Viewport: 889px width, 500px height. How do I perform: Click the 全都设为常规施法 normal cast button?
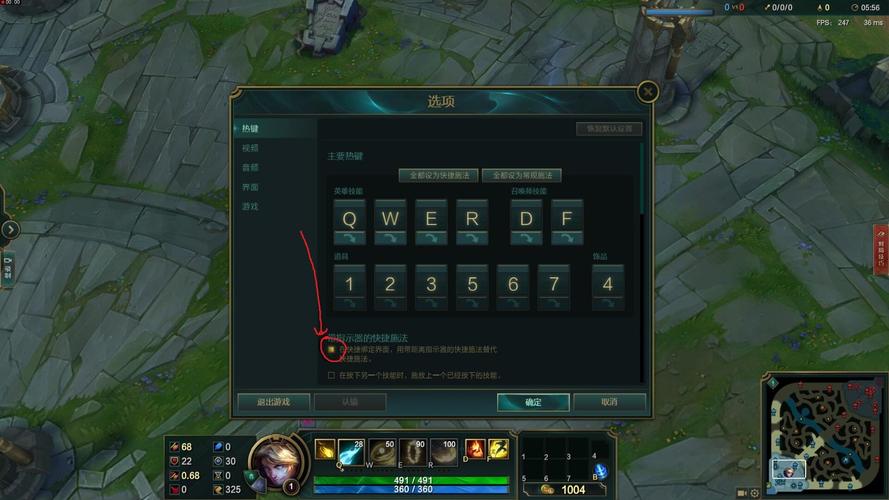[521, 175]
